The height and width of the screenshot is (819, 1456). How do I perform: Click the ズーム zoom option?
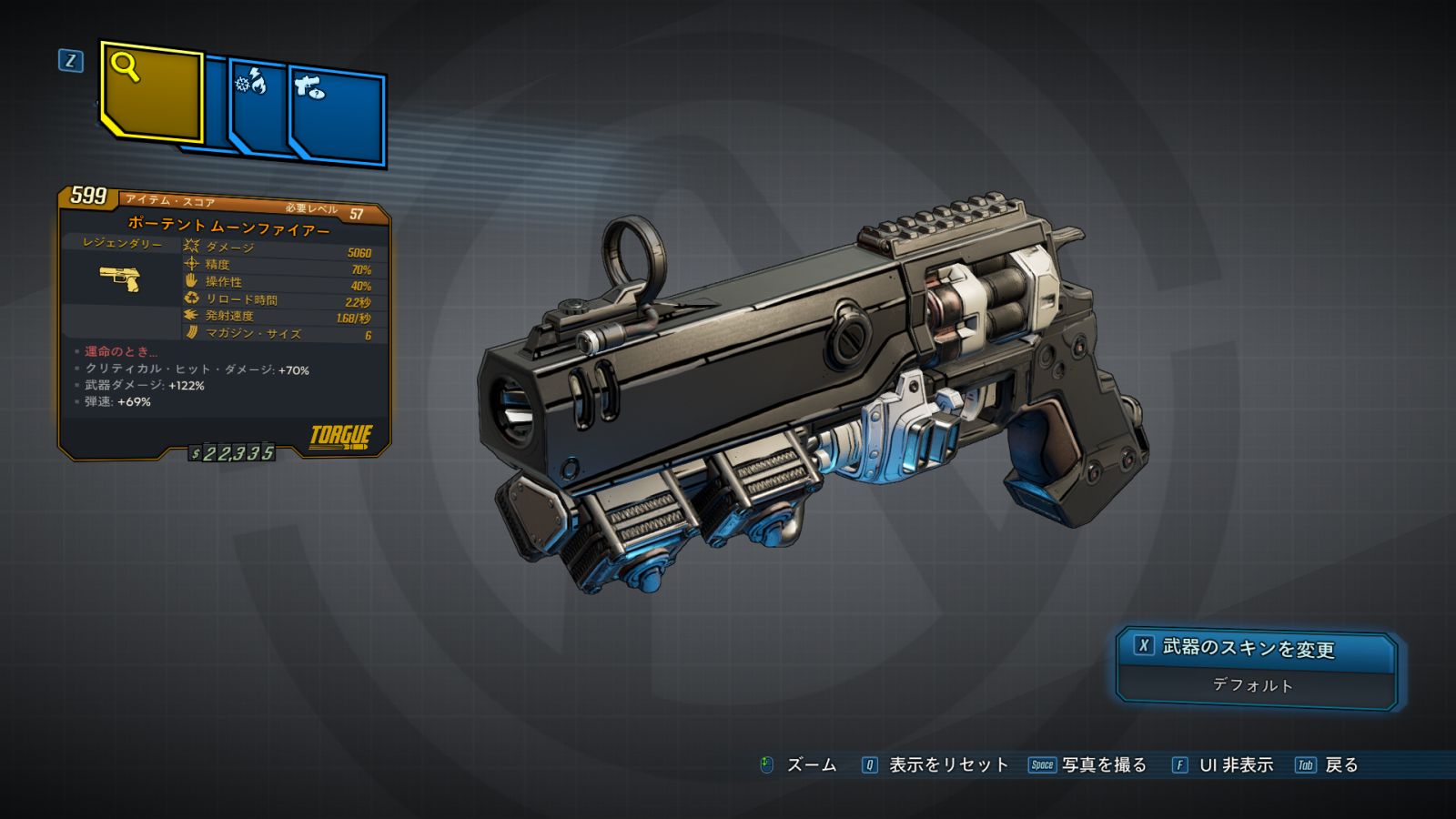point(799,765)
